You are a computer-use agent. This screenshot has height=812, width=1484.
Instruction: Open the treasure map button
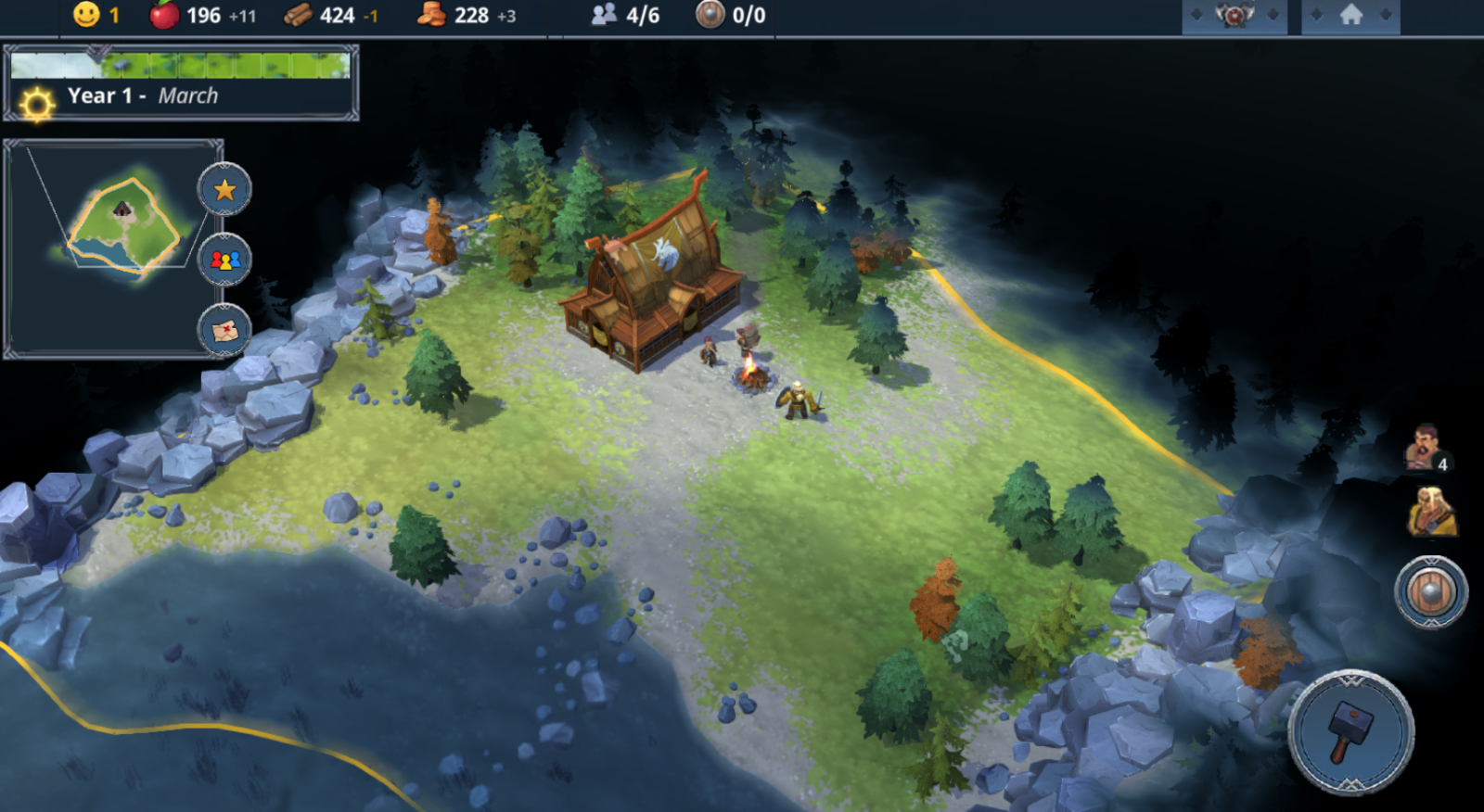(224, 329)
